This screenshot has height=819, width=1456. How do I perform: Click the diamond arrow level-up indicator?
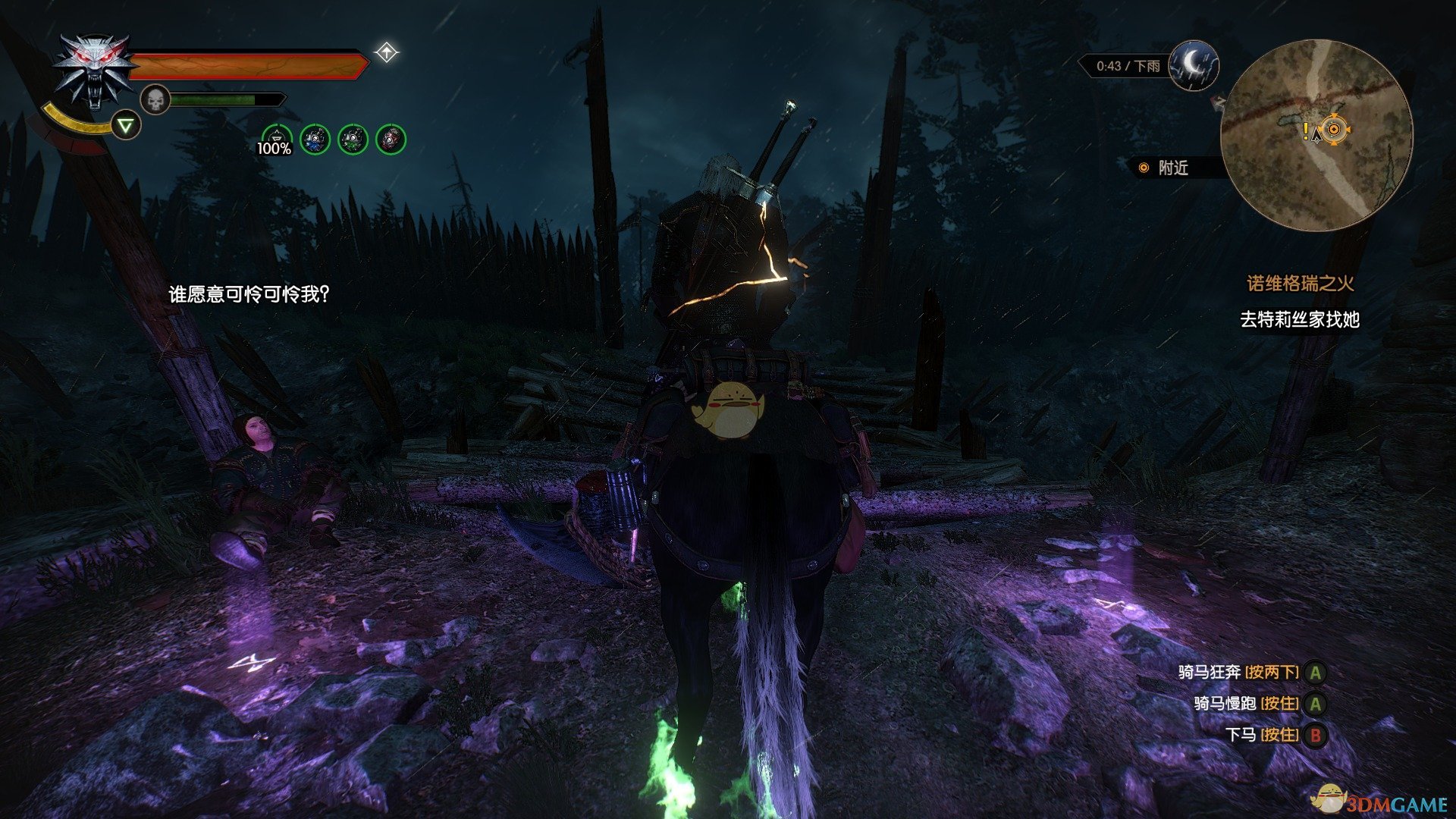coord(387,53)
